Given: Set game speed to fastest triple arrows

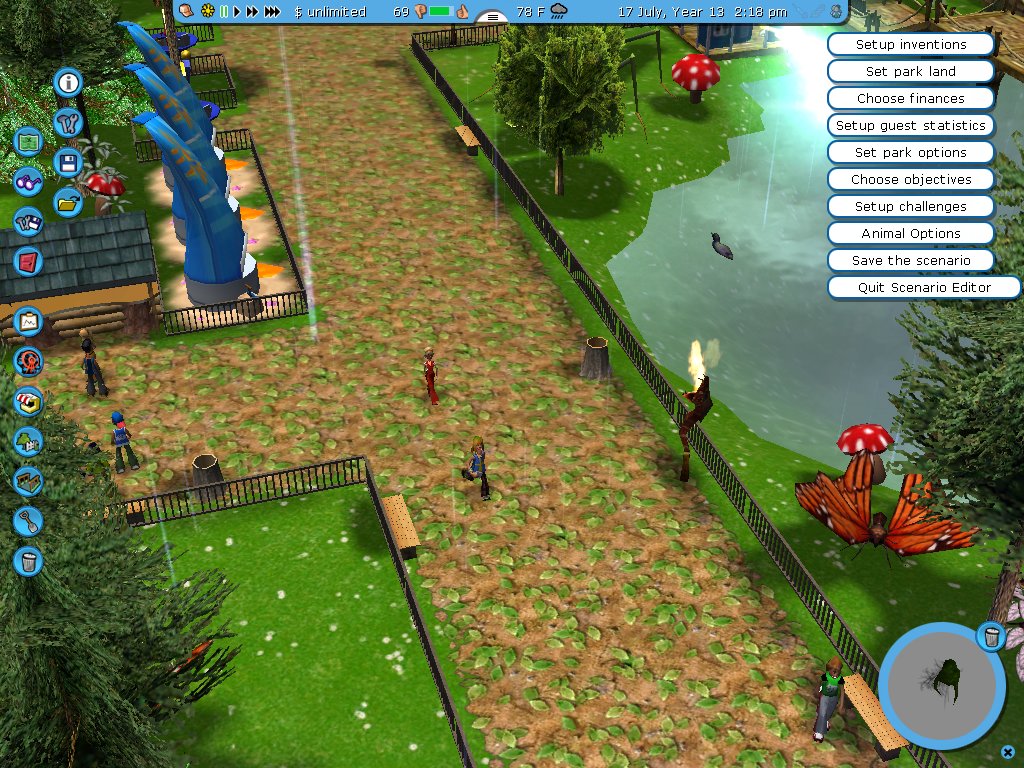Looking at the screenshot, I should (x=272, y=12).
